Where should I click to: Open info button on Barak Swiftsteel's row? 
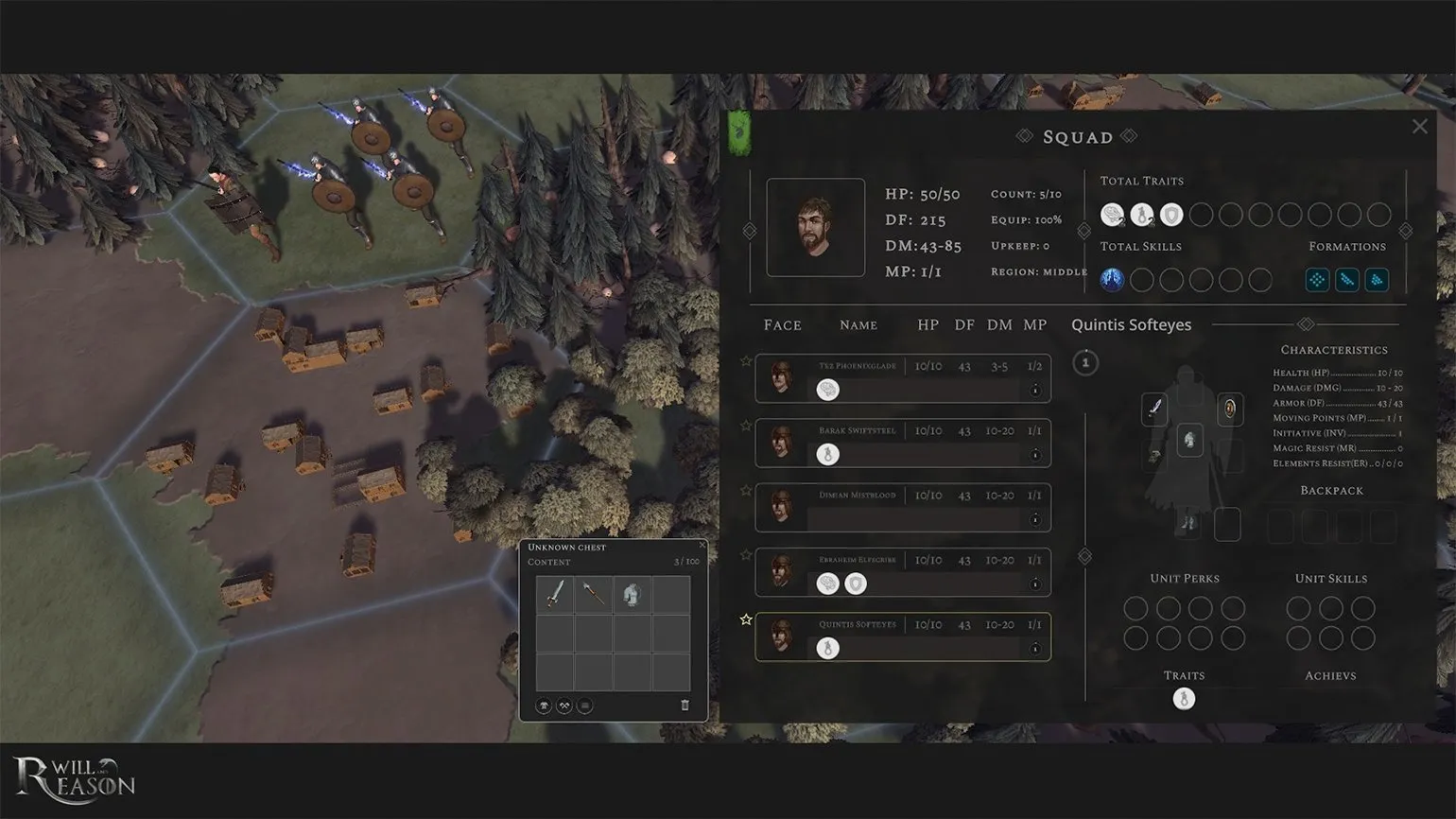pos(1035,455)
